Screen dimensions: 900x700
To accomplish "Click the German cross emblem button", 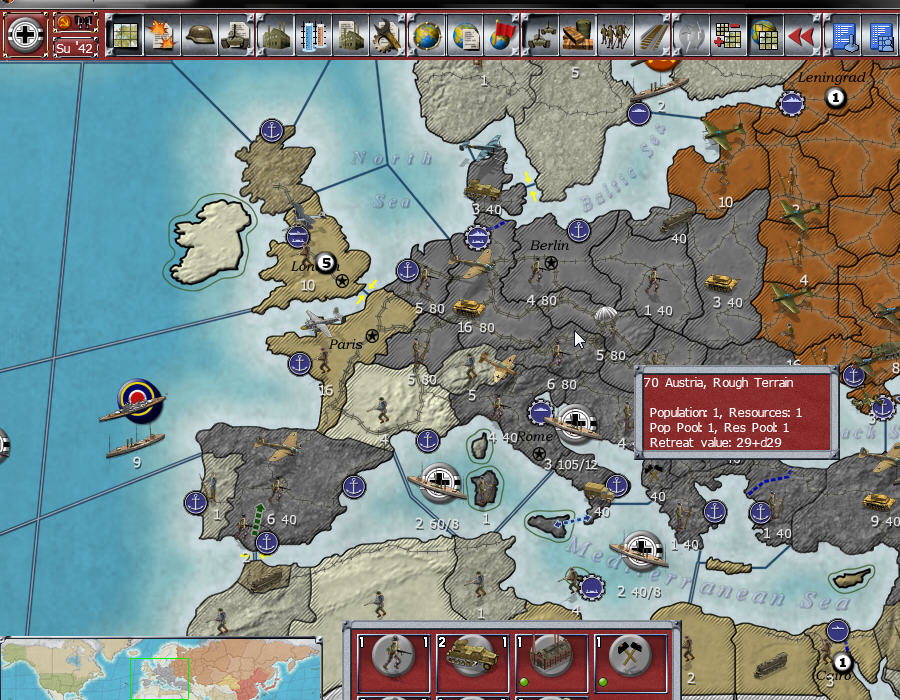I will (25, 34).
